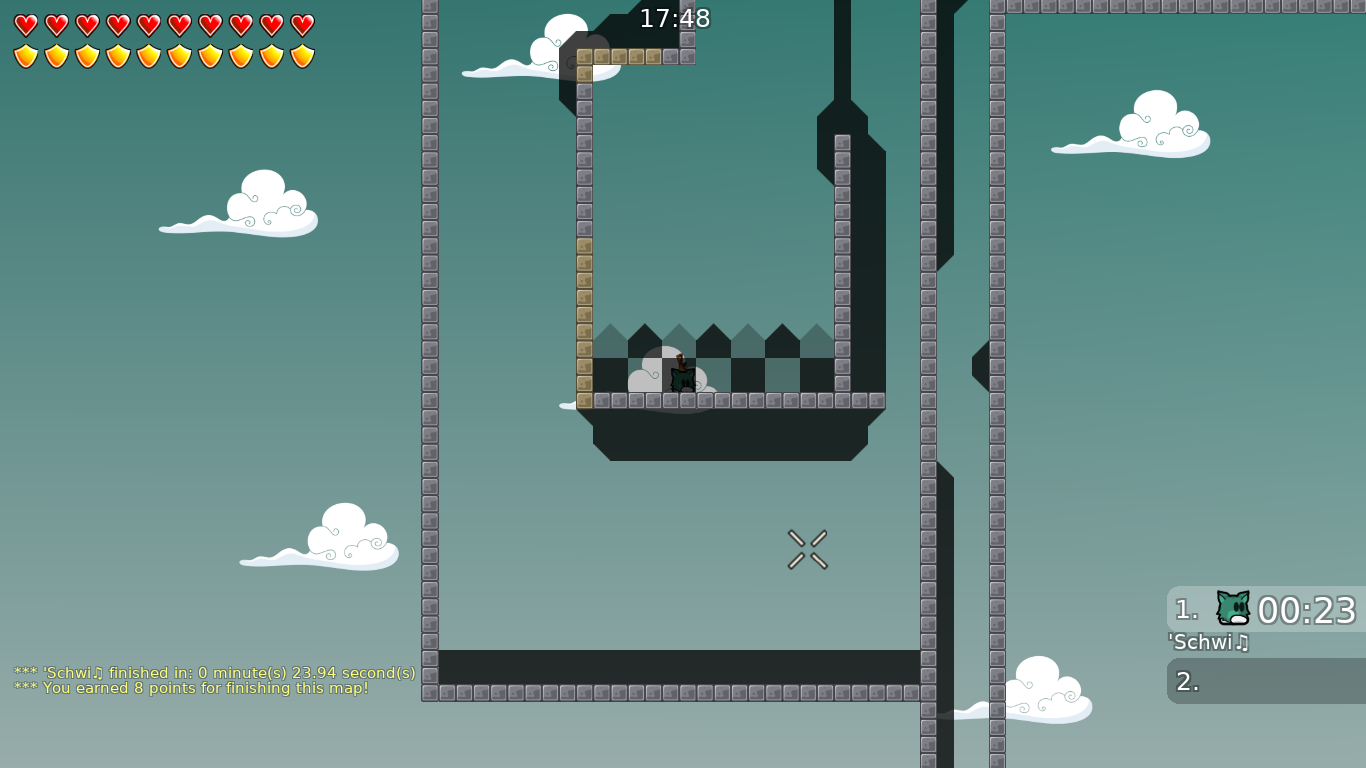Select the 'Schwi player name under rank 1
The height and width of the screenshot is (768, 1366).
[x=1205, y=643]
